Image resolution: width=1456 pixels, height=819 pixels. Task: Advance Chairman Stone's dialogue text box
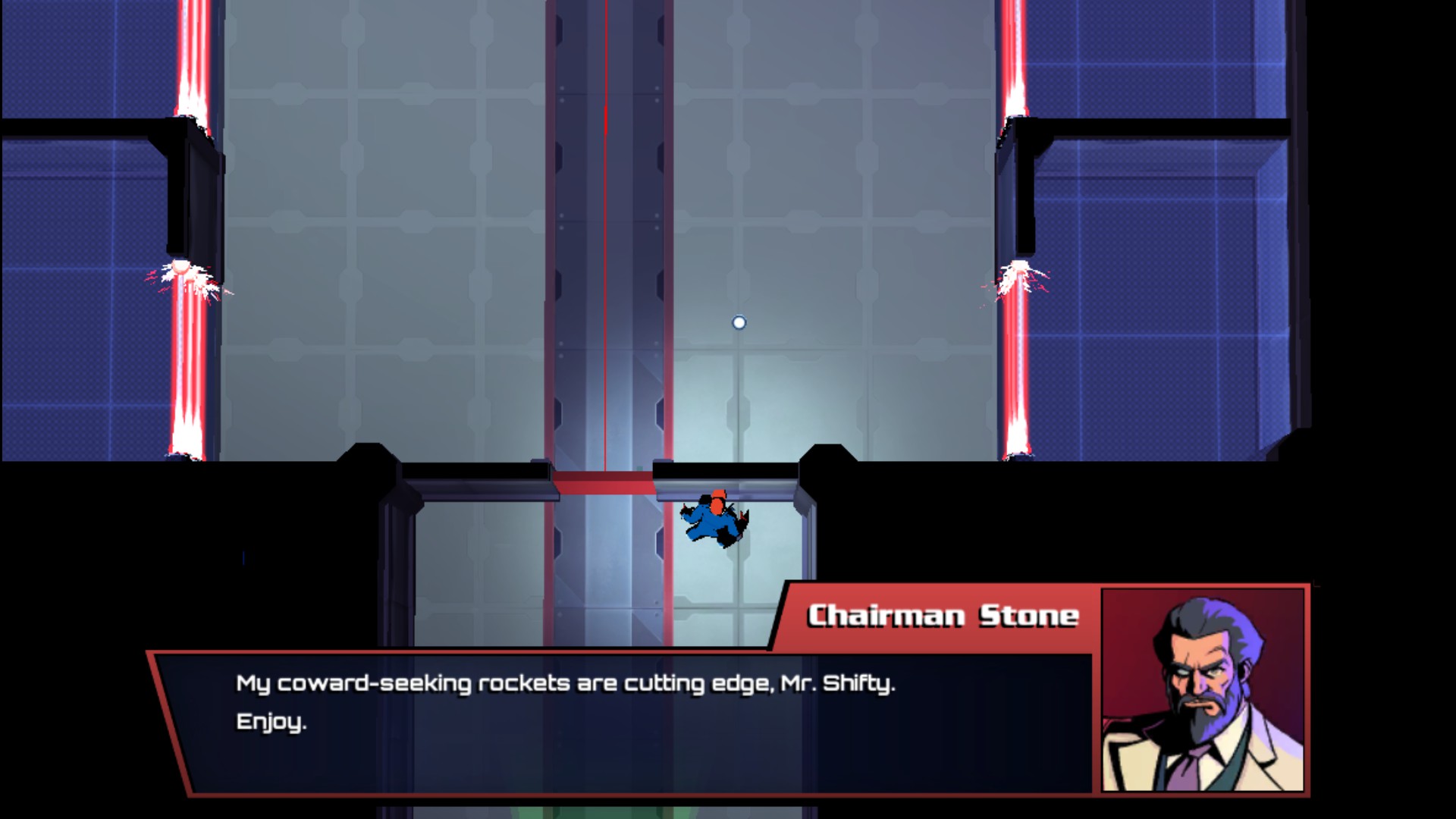coord(622,720)
